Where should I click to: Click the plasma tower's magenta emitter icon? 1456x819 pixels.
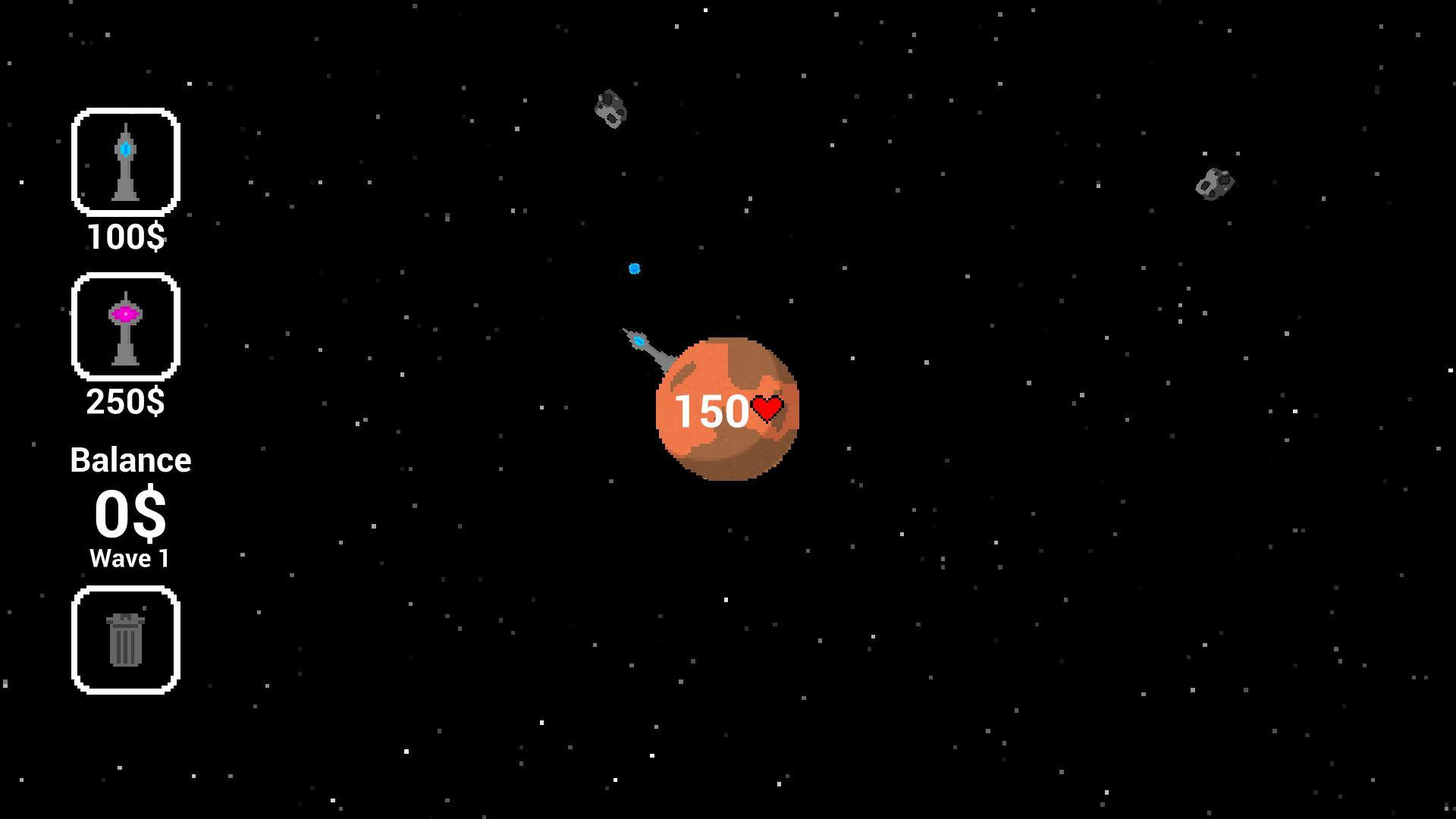pyautogui.click(x=125, y=312)
